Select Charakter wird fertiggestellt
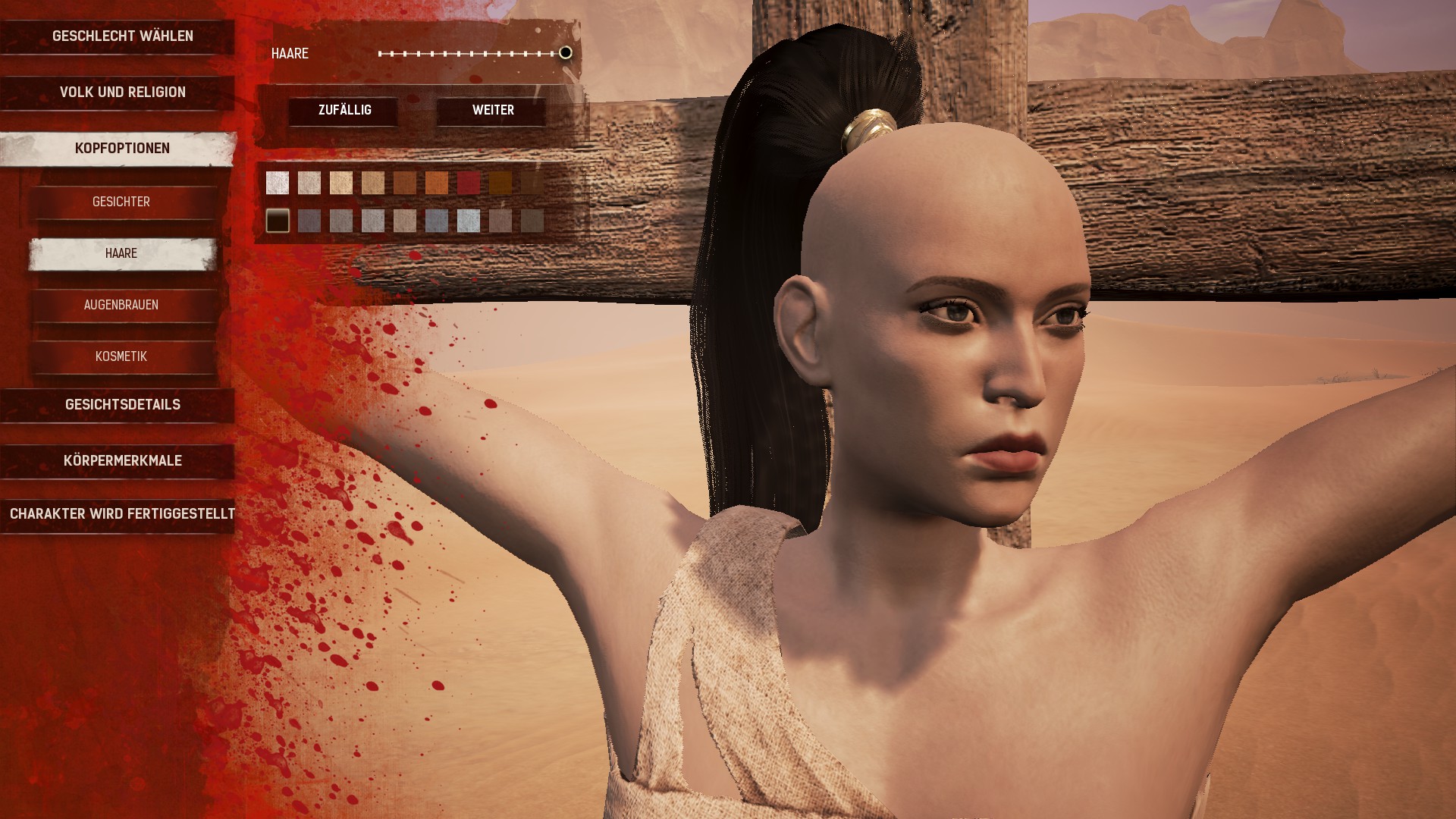The width and height of the screenshot is (1456, 819). [122, 514]
